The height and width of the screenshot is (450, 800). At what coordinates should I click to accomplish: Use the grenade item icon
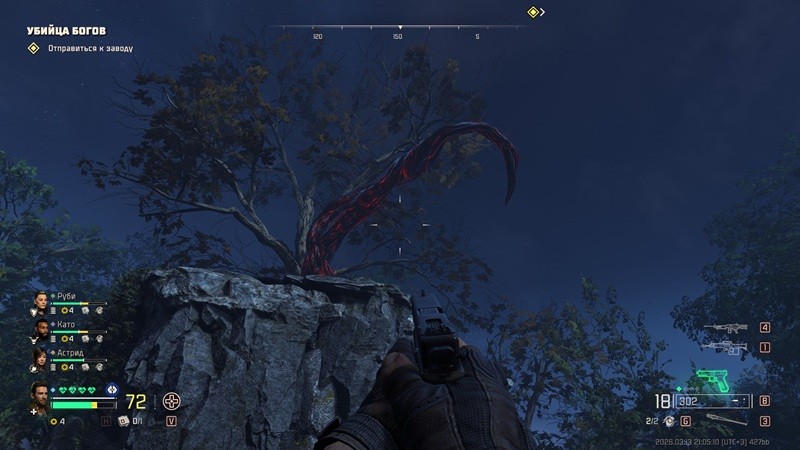[x=670, y=421]
